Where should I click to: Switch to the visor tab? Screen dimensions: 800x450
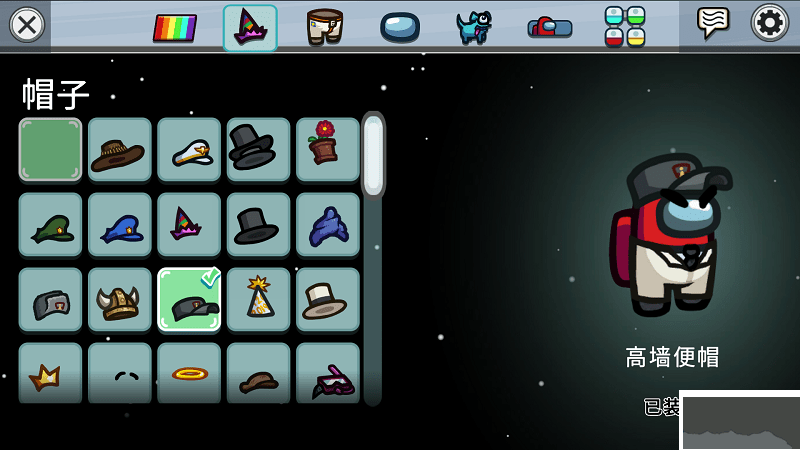coord(399,27)
